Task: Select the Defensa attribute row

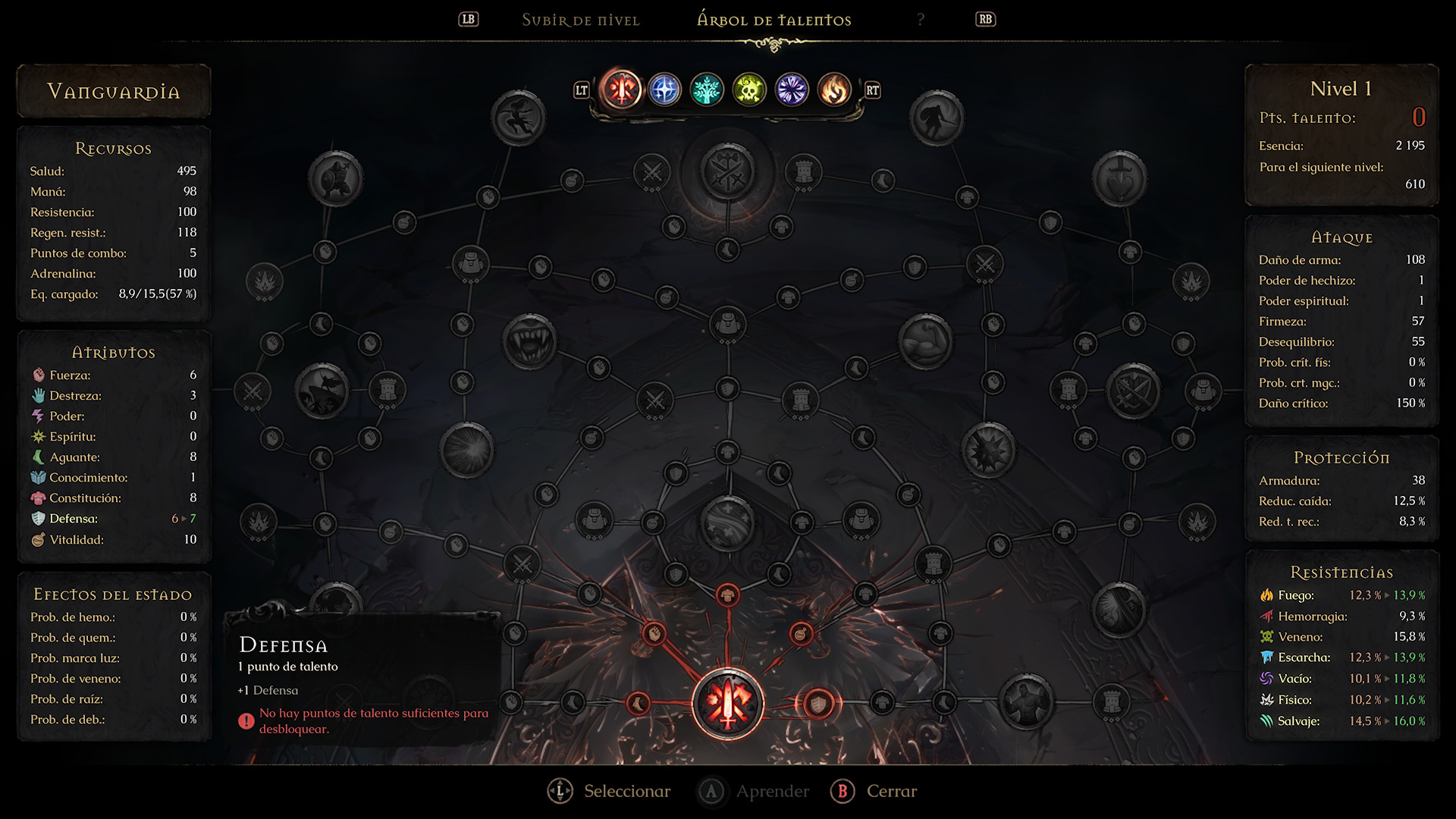Action: point(113,519)
